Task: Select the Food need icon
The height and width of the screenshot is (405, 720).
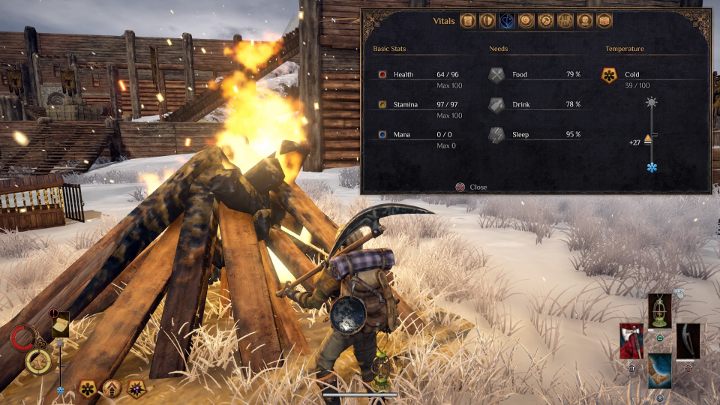Action: pyautogui.click(x=497, y=74)
